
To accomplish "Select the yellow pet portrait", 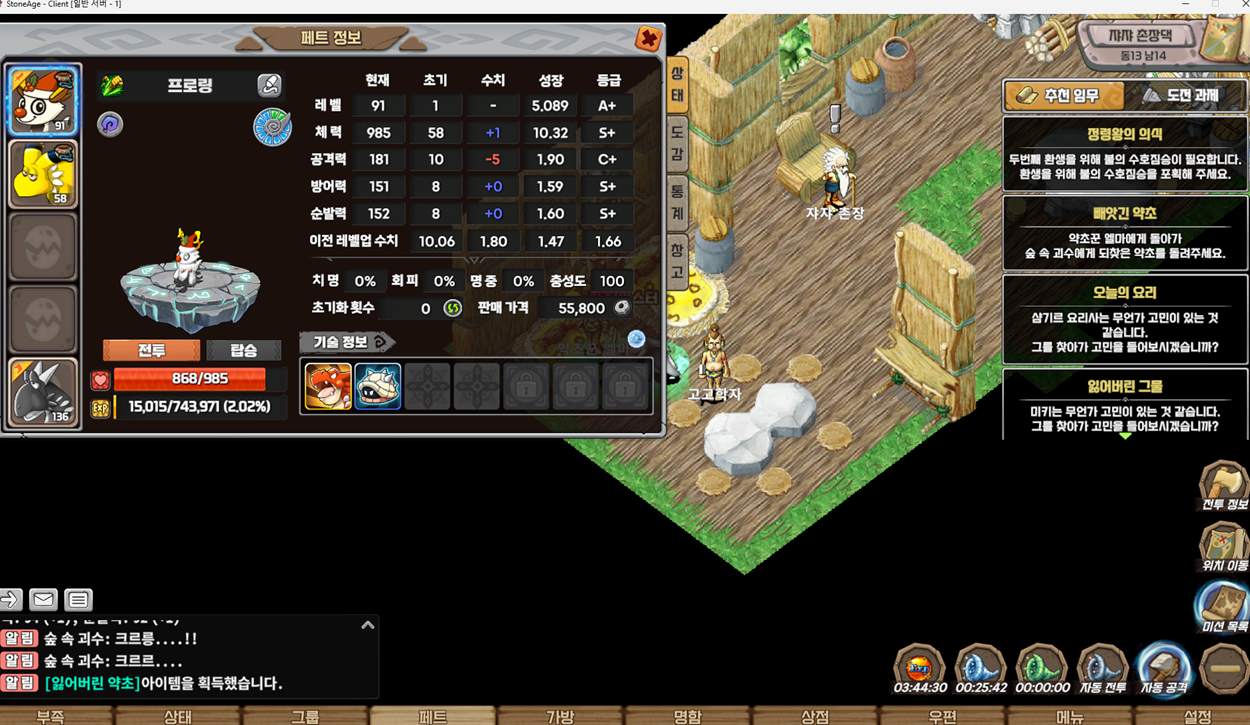I will [42, 174].
